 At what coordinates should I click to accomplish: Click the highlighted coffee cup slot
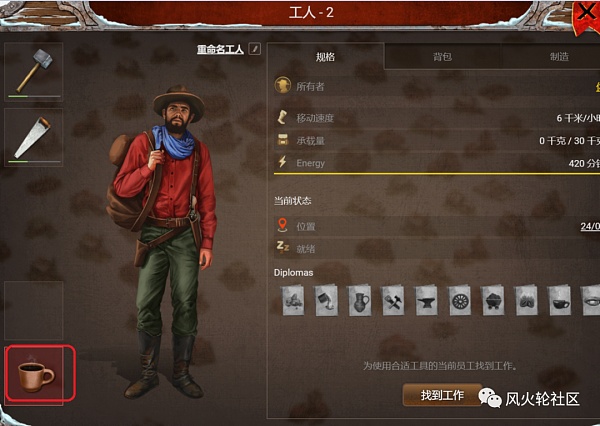coord(37,374)
